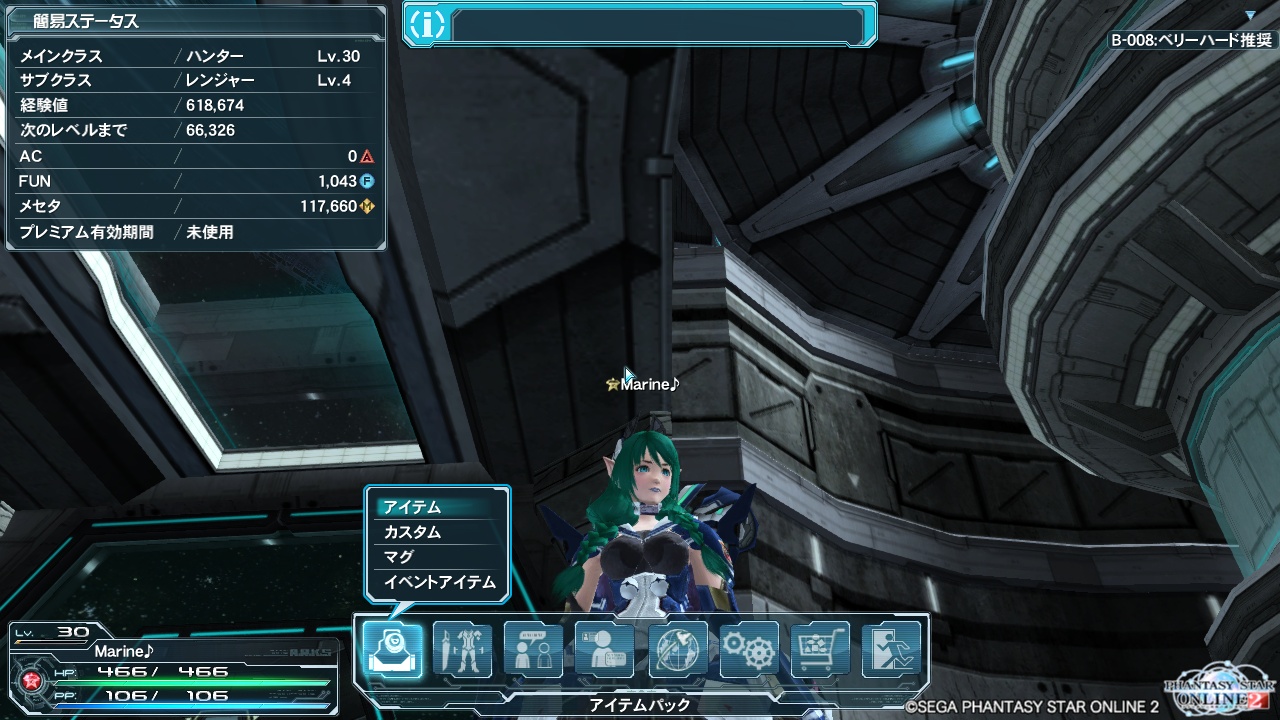
Task: Open the shopping cart shop icon
Action: tap(820, 650)
